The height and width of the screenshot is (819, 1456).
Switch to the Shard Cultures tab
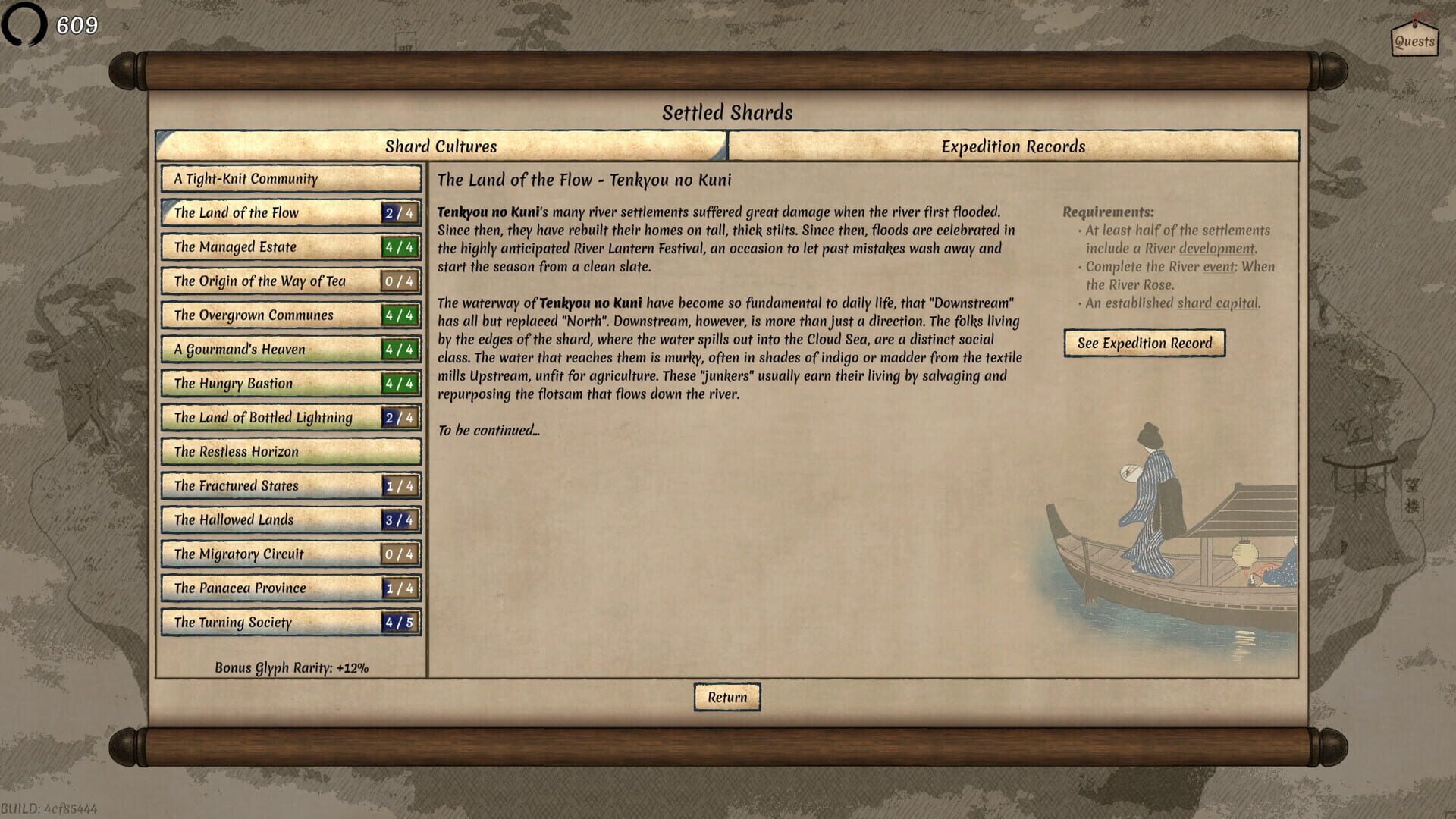[x=441, y=146]
